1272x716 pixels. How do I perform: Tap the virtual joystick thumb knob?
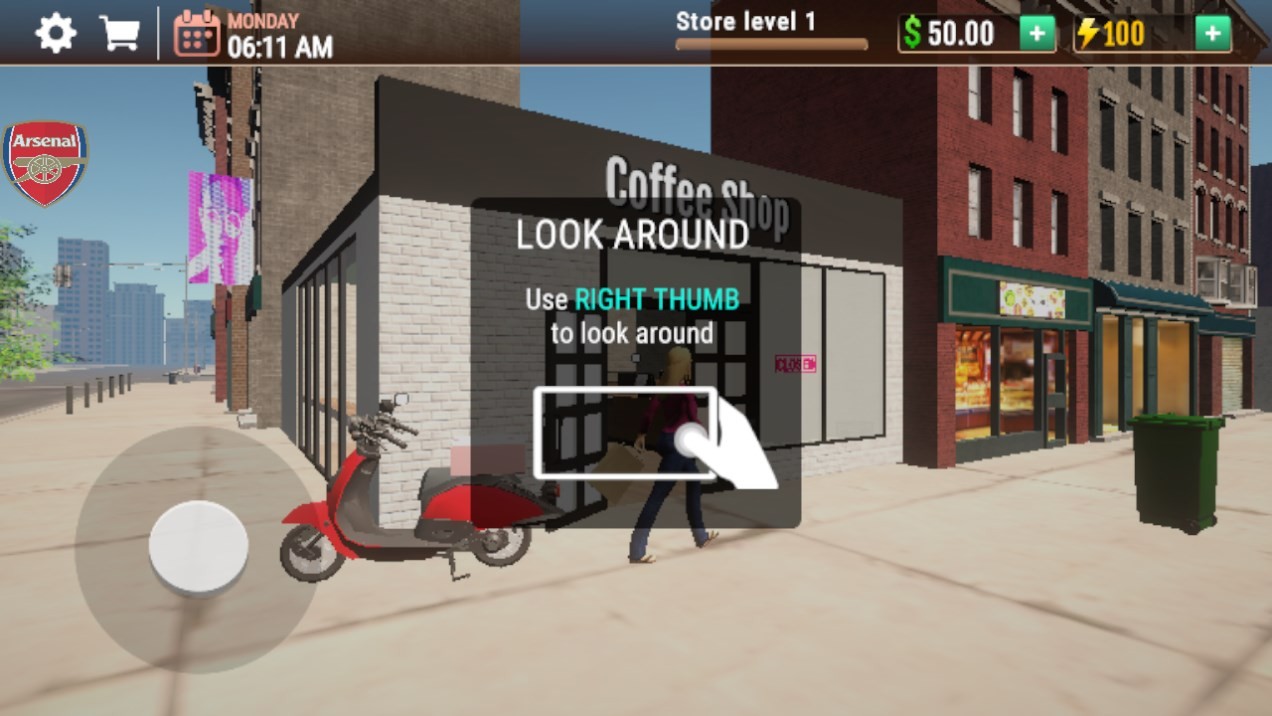tap(198, 548)
